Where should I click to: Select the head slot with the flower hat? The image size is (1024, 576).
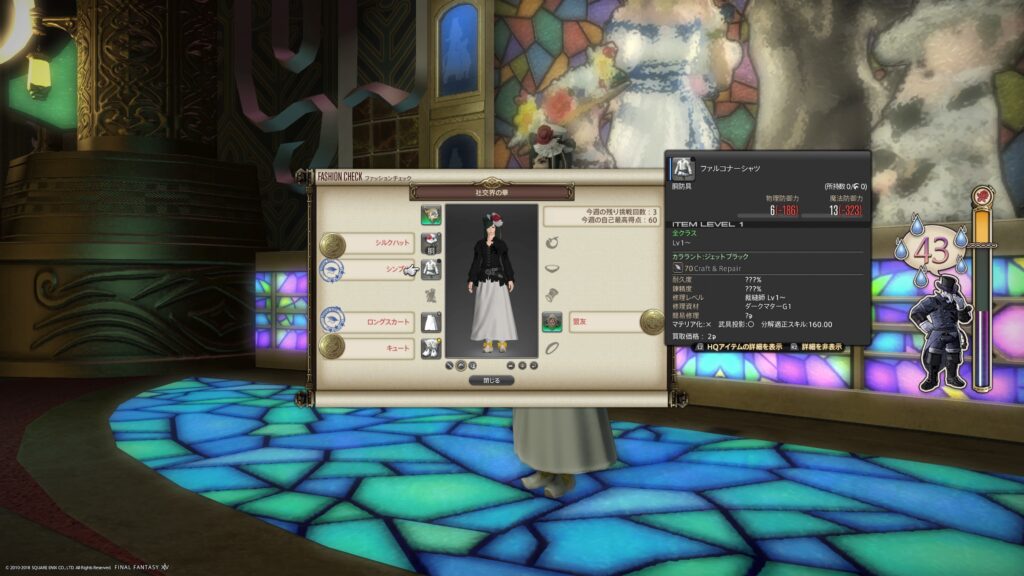point(431,243)
